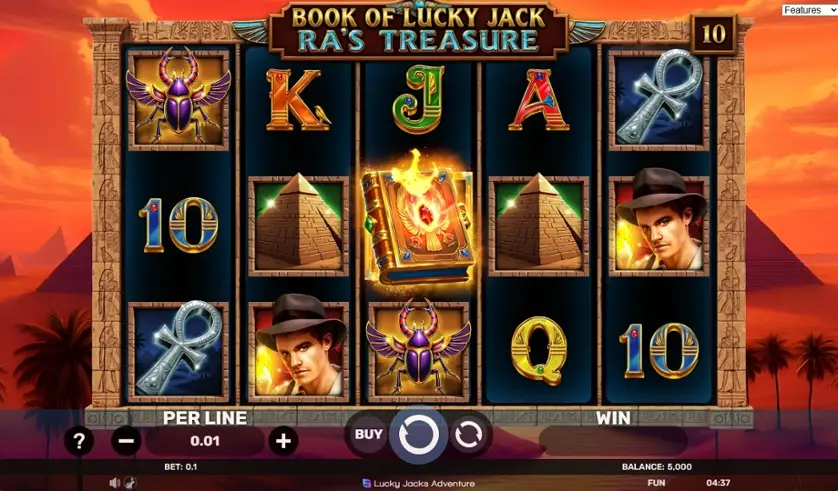Screen dimensions: 838x491
Task: Activate the autoplay spin button
Action: click(x=467, y=434)
